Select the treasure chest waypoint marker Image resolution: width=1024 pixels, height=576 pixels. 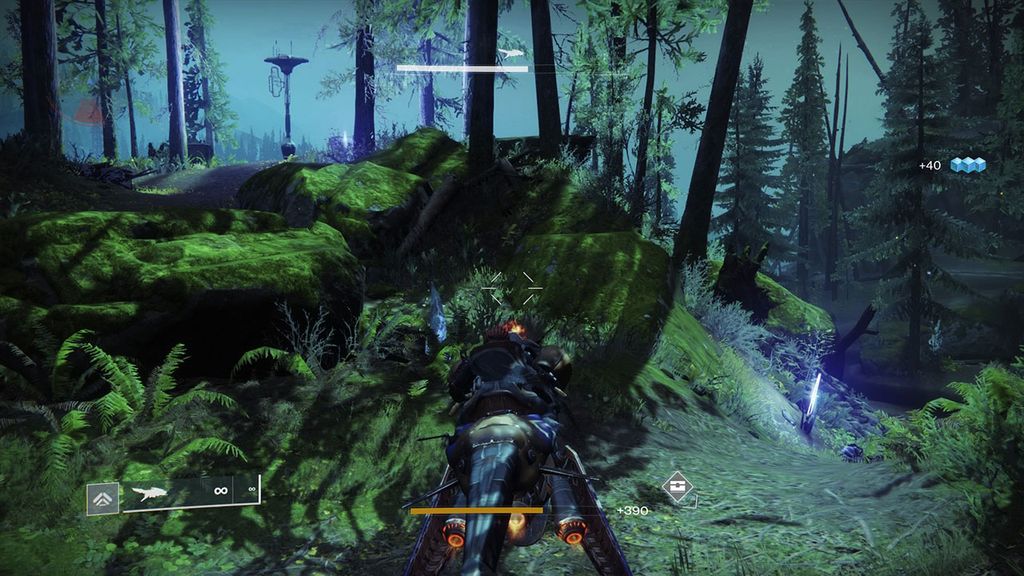[678, 488]
